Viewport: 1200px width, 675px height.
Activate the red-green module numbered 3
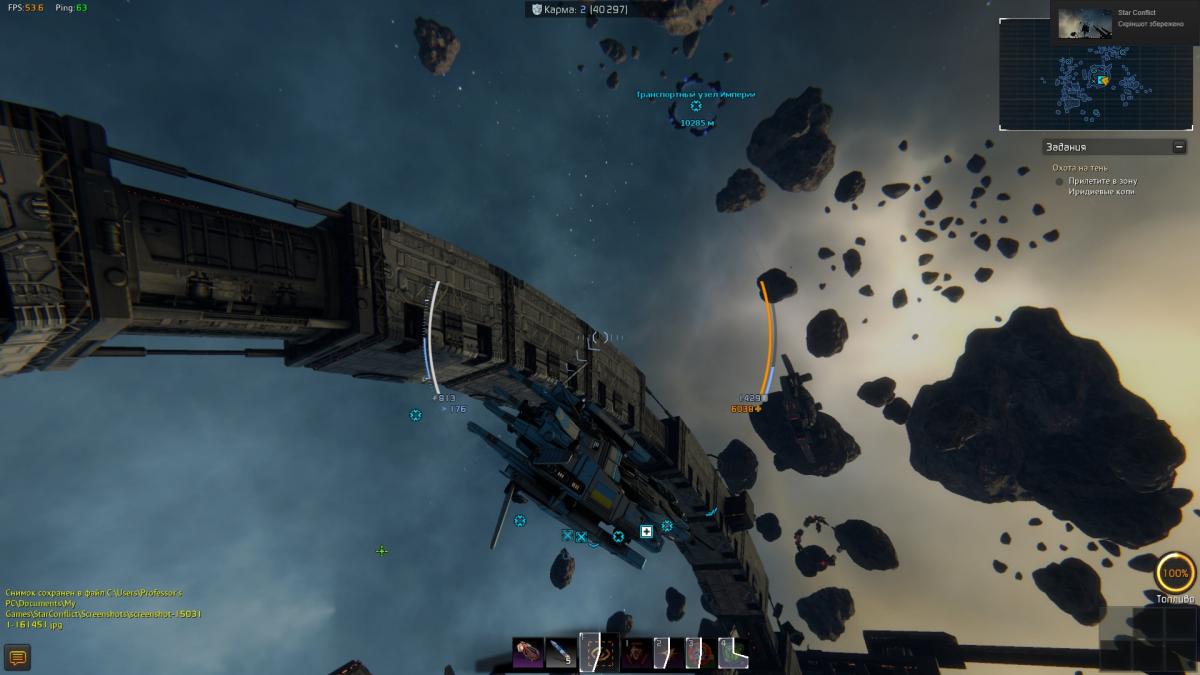(x=700, y=653)
